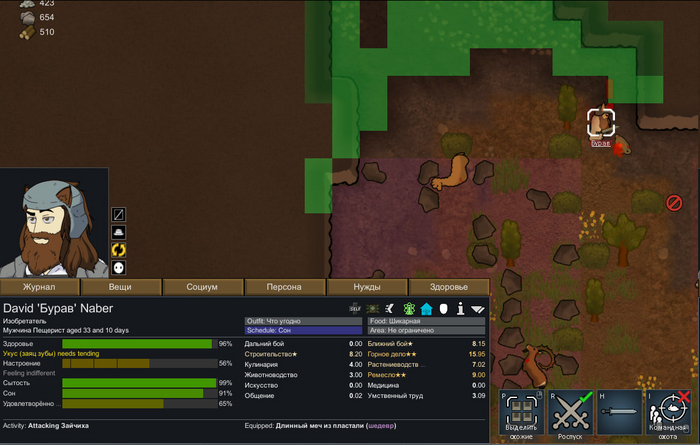700x445 pixels.
Task: Open the Food: Шикарная restriction
Action: coord(426,321)
